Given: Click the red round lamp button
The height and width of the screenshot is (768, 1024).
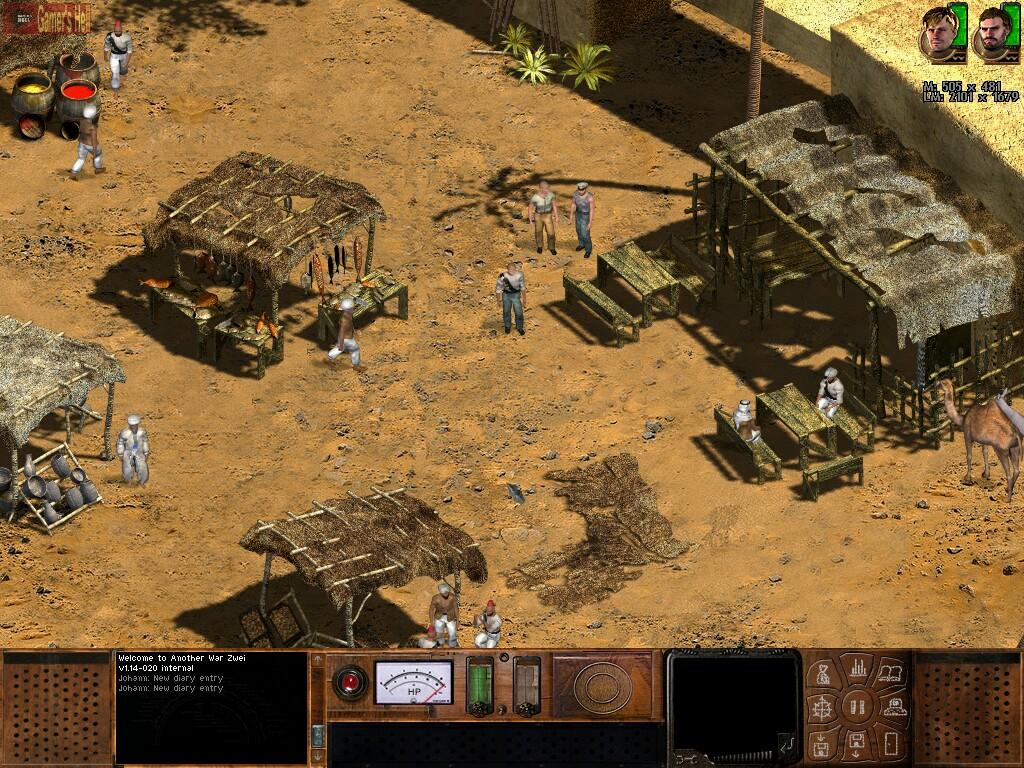Looking at the screenshot, I should click(x=350, y=681).
